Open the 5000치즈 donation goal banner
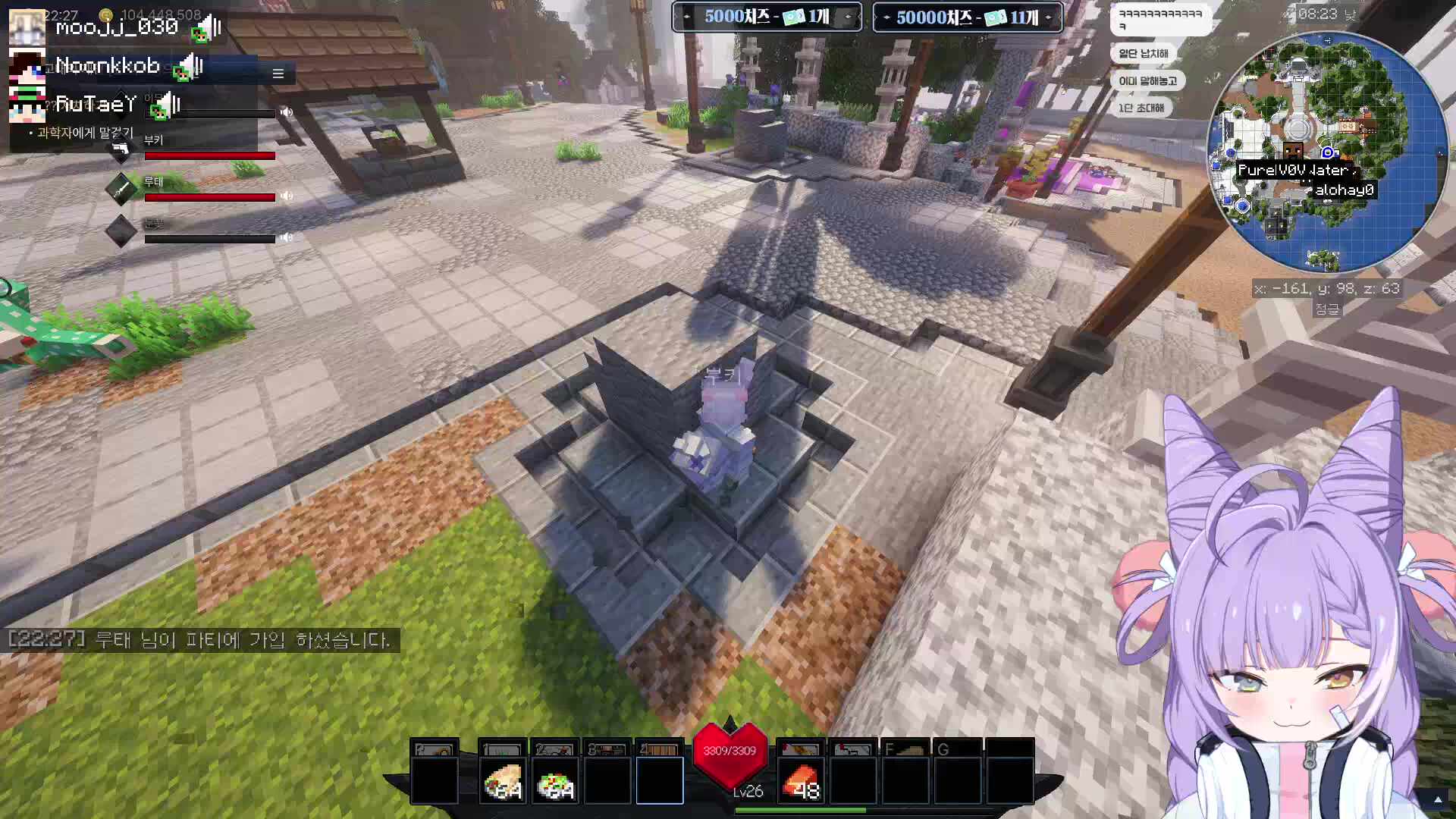 [767, 17]
